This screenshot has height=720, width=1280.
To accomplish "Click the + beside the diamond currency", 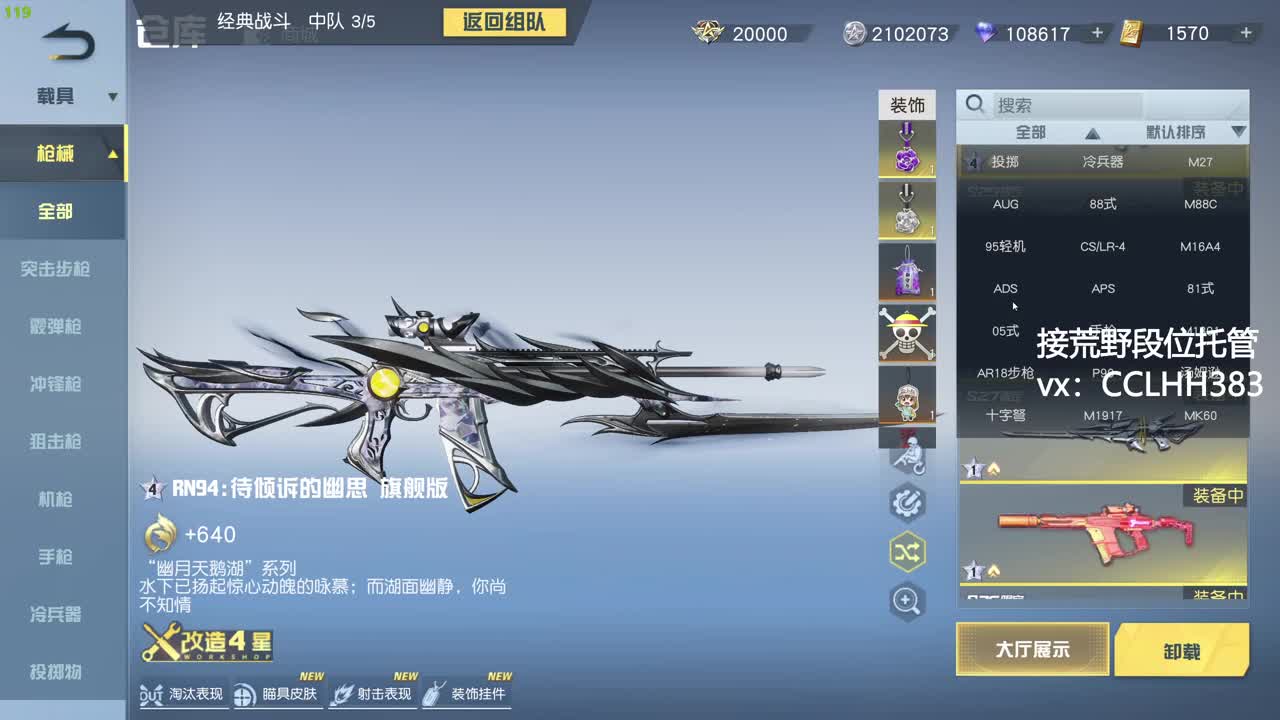I will click(1096, 33).
